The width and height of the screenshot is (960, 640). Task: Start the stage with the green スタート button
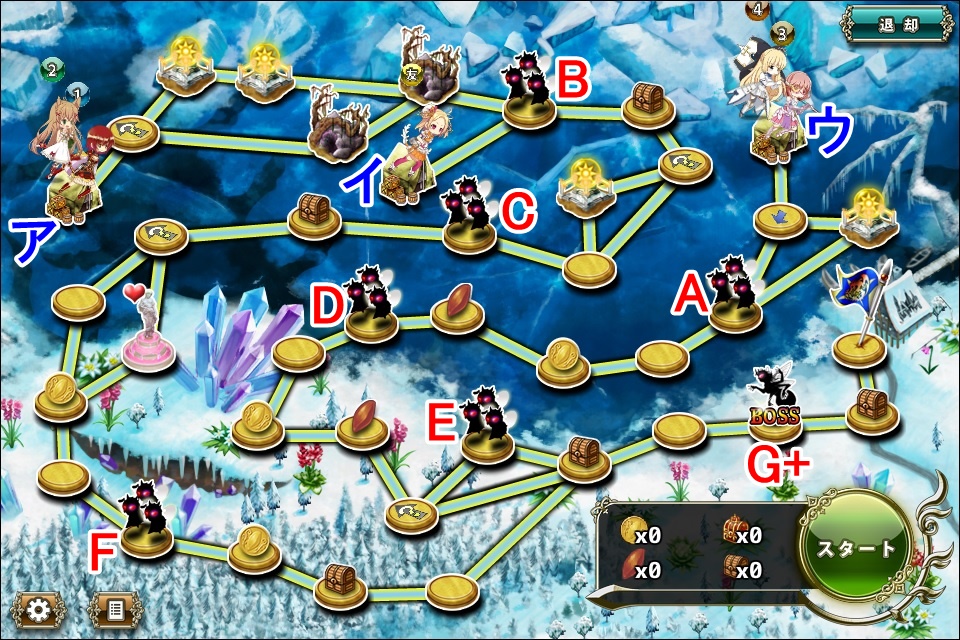(x=855, y=549)
